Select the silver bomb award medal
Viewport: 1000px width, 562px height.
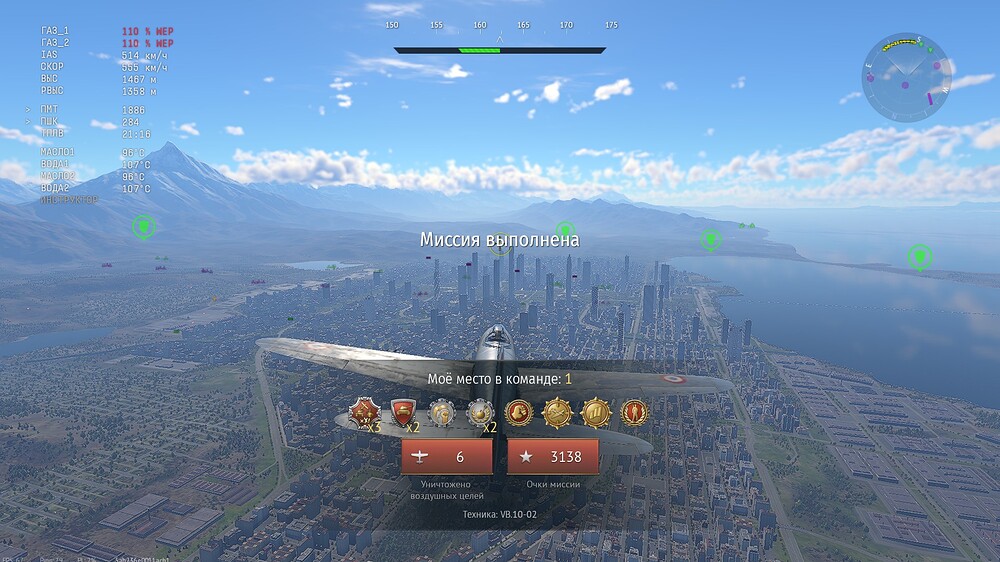pos(480,412)
